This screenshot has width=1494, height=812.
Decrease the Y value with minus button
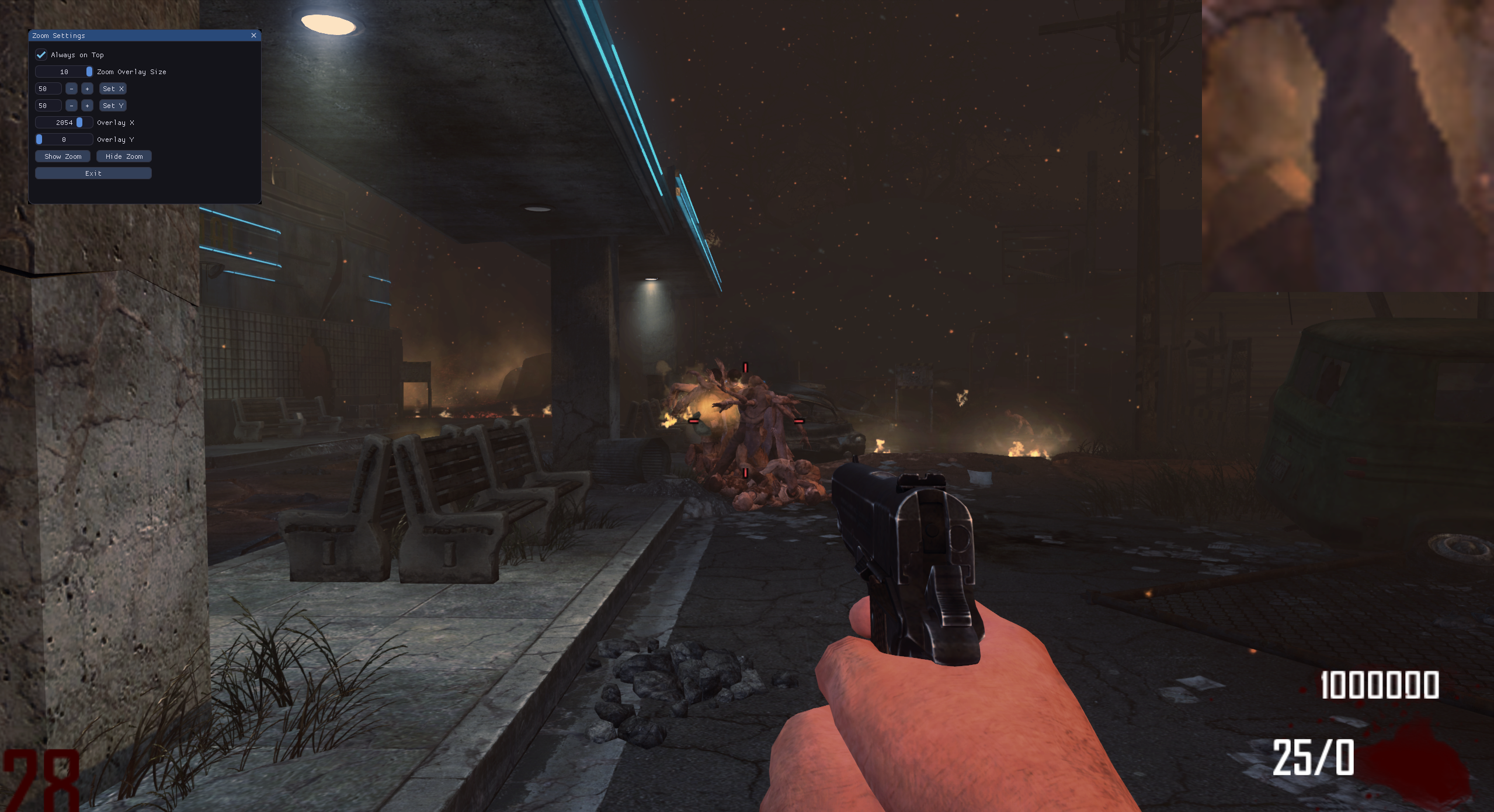click(71, 106)
